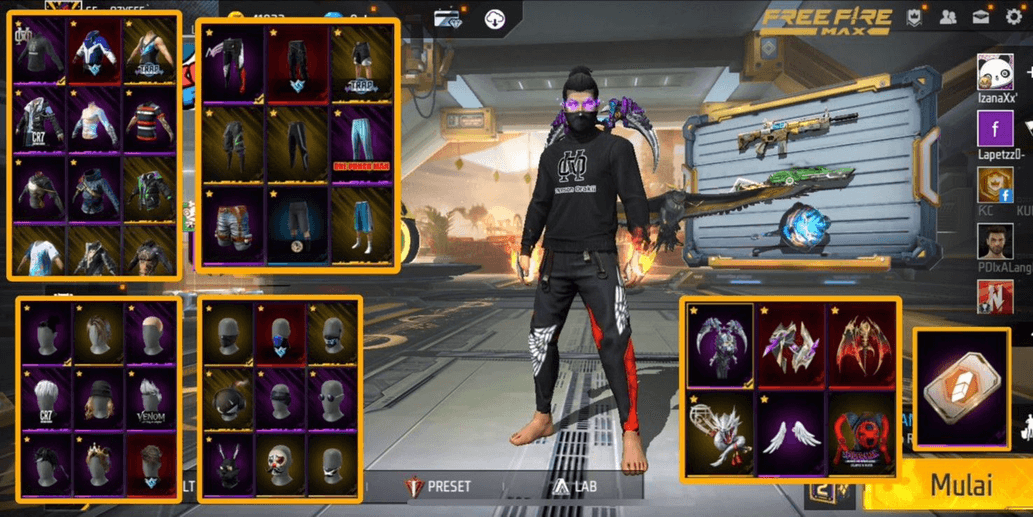Start the match with the Mulai button
Screen dimensions: 1033x517
961,485
